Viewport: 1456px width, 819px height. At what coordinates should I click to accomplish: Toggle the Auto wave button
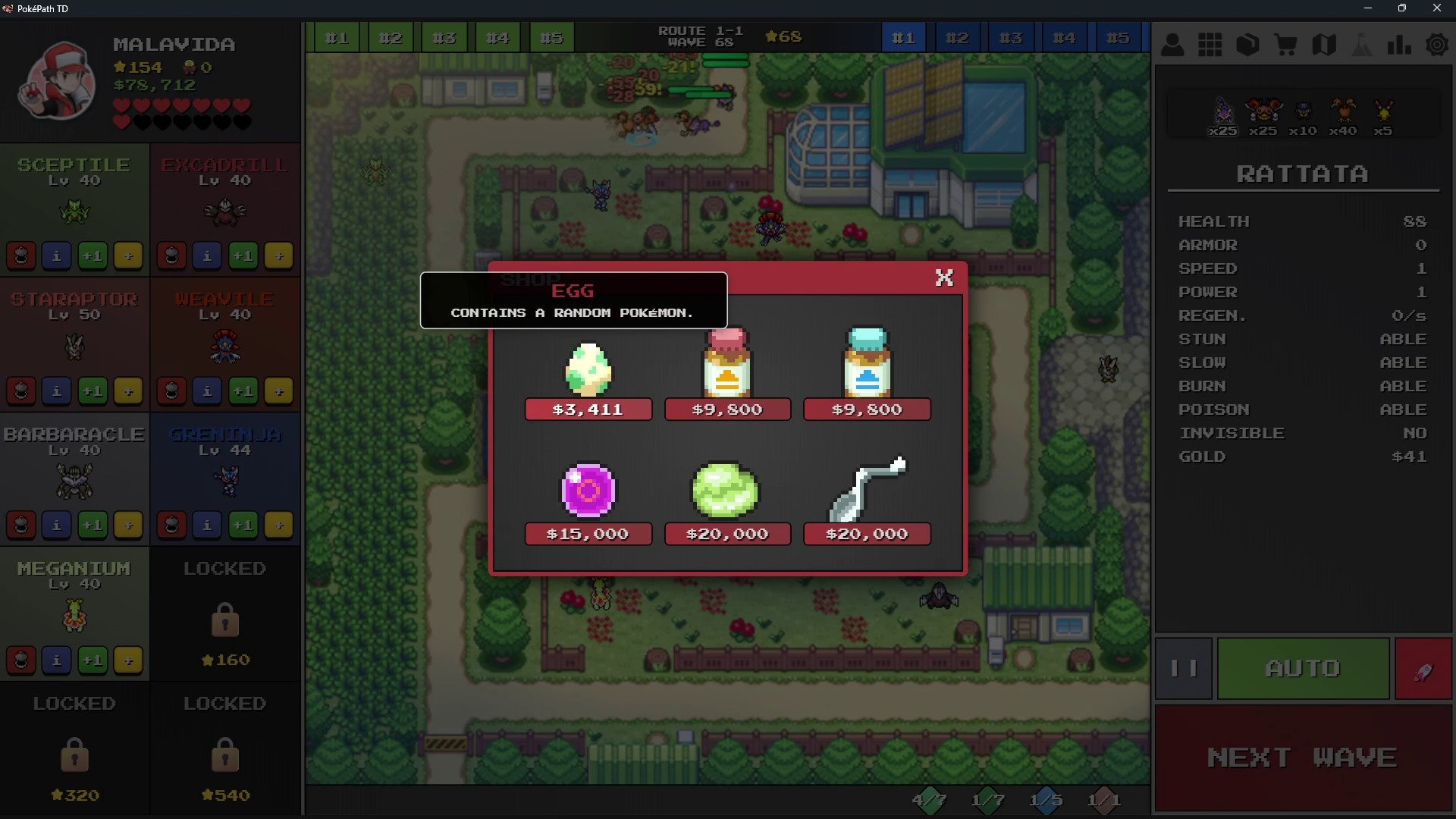pyautogui.click(x=1303, y=668)
